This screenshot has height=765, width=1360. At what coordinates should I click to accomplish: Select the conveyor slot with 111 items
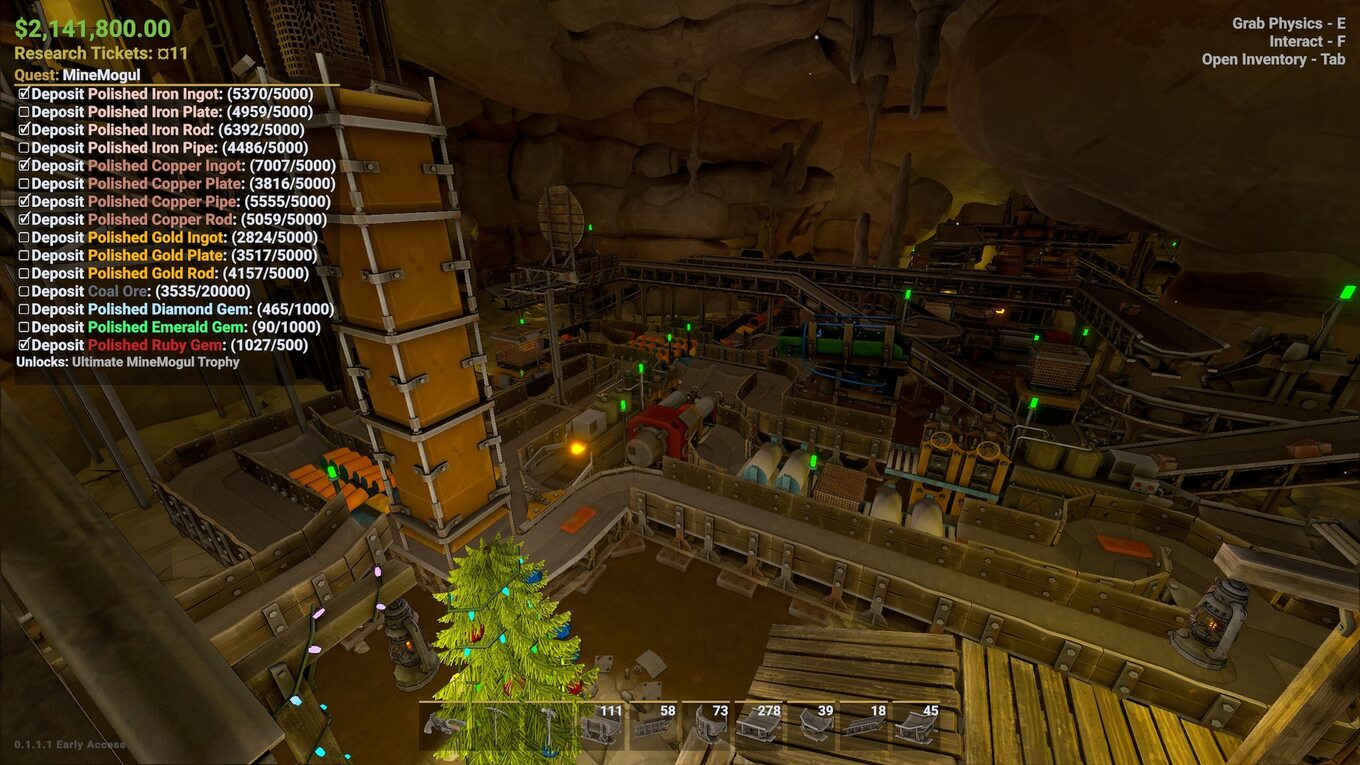tap(602, 725)
